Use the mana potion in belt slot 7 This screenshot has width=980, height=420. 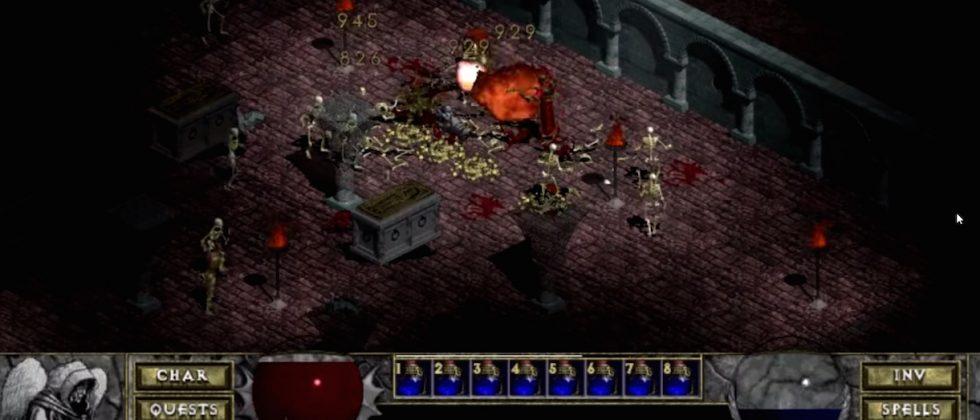click(x=640, y=378)
